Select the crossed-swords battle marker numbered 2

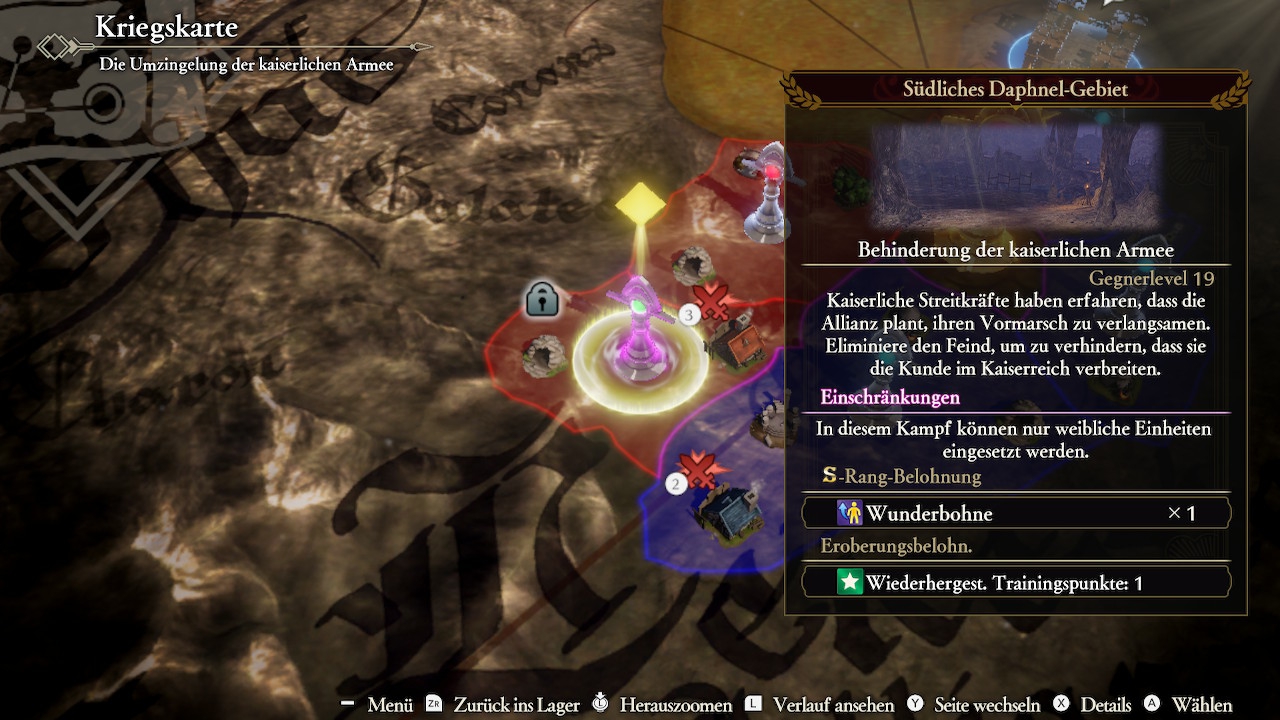tap(697, 470)
